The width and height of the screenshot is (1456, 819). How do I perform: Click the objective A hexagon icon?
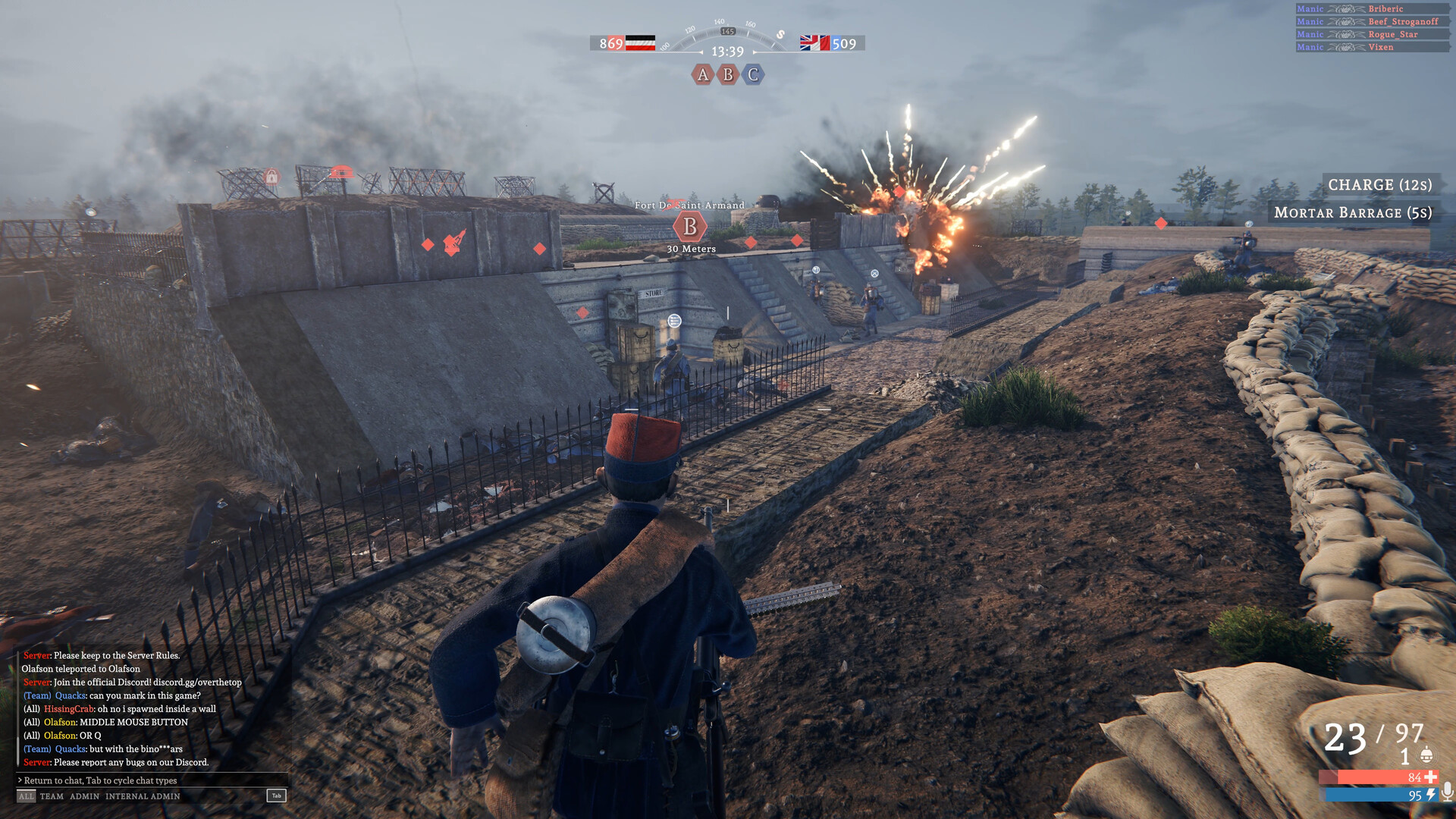coord(701,75)
